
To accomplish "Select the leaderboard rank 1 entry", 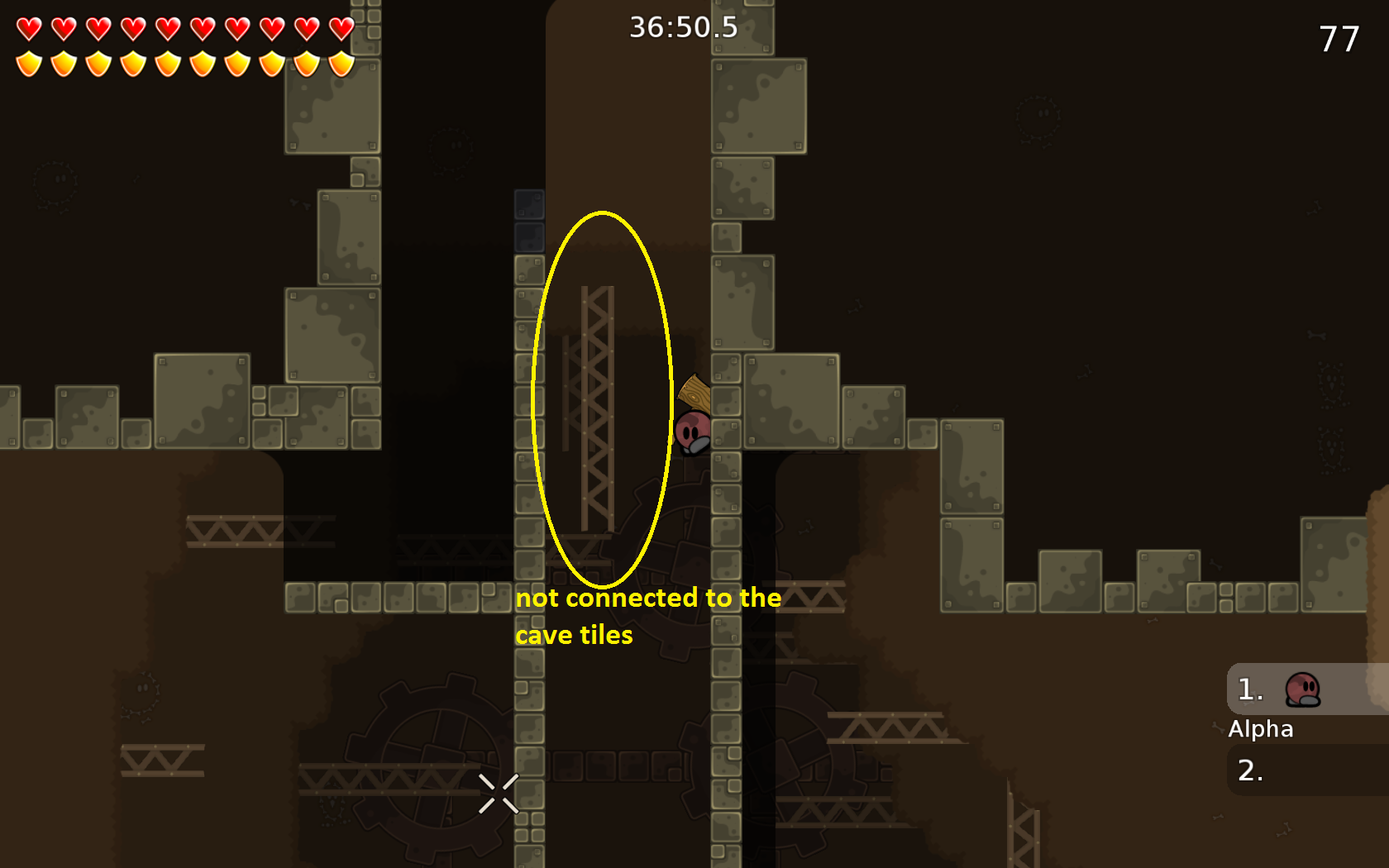I will pos(1248,689).
